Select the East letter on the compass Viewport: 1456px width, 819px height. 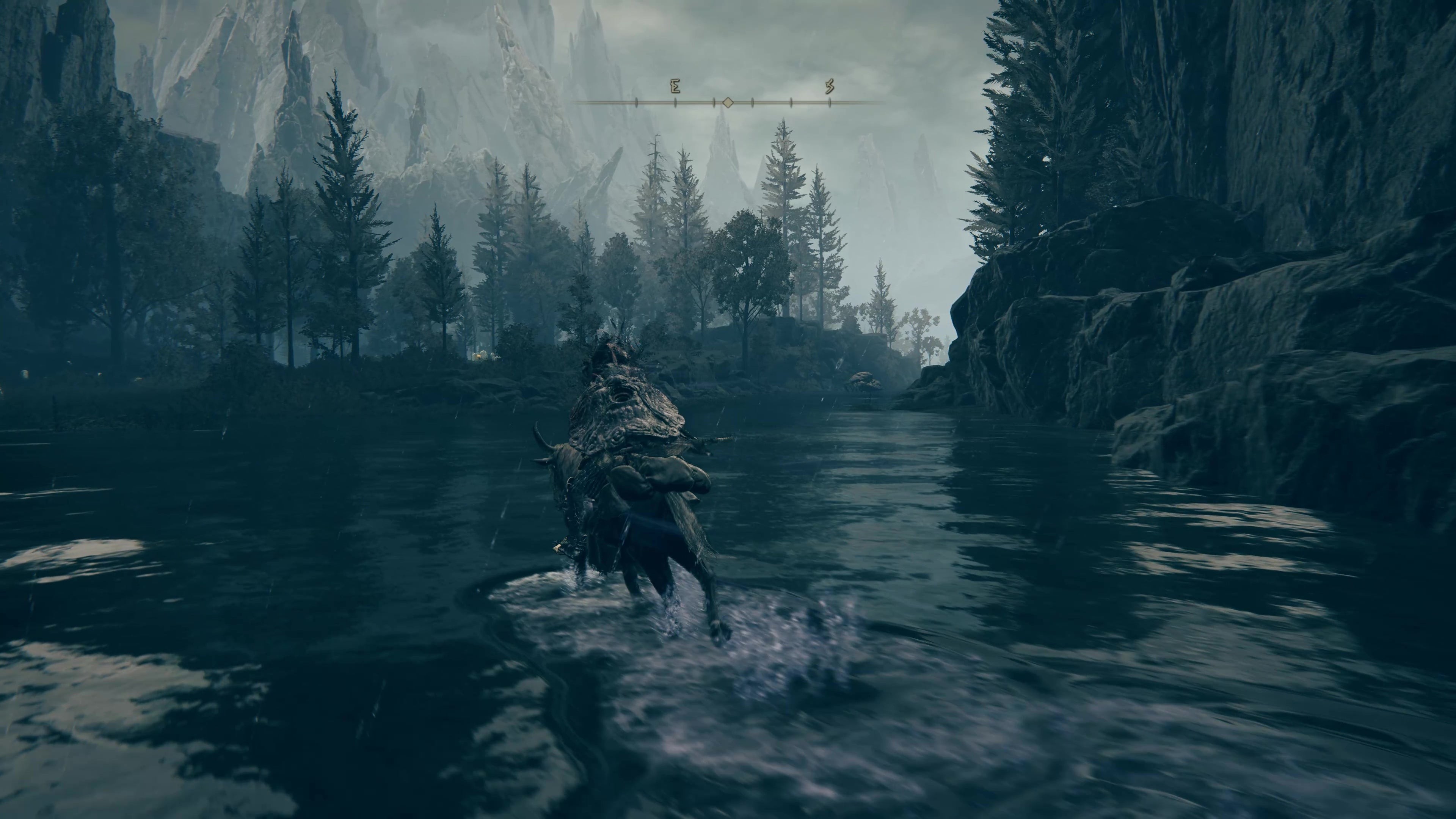675,87
